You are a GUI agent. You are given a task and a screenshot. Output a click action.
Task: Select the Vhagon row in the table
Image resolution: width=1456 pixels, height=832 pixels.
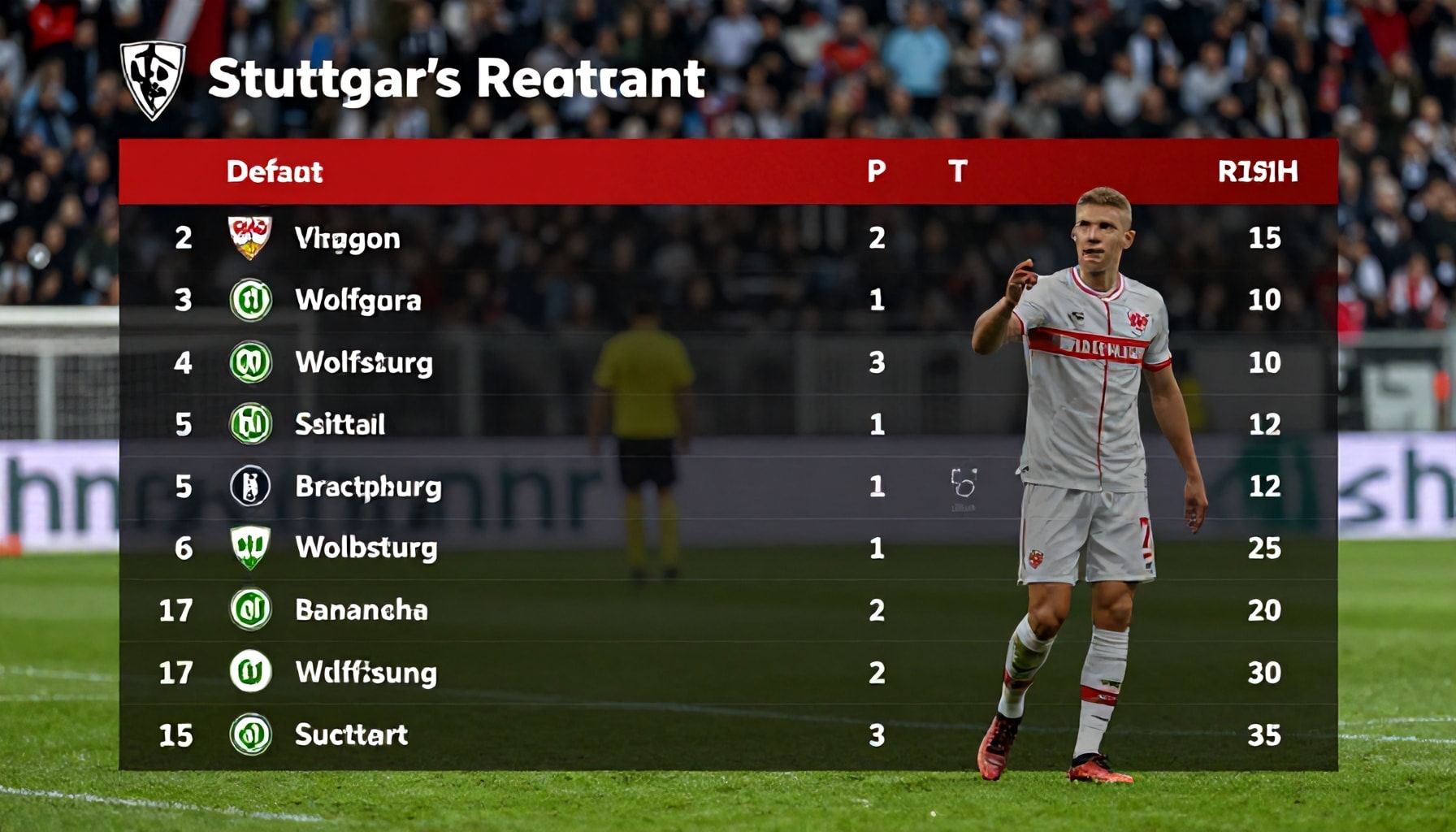pyautogui.click(x=347, y=238)
